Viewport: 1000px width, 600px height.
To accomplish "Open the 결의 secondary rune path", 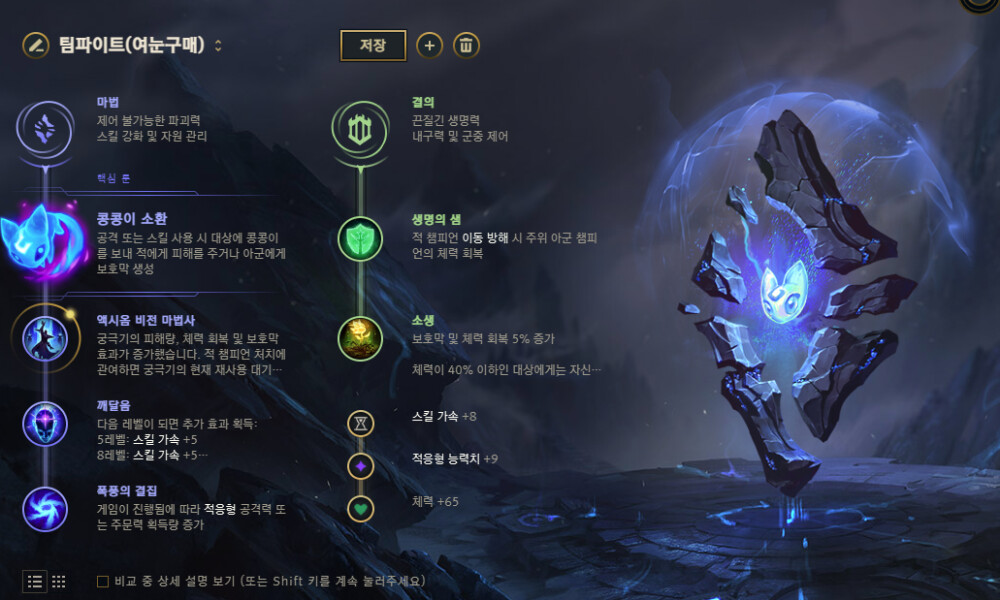I will tap(359, 127).
